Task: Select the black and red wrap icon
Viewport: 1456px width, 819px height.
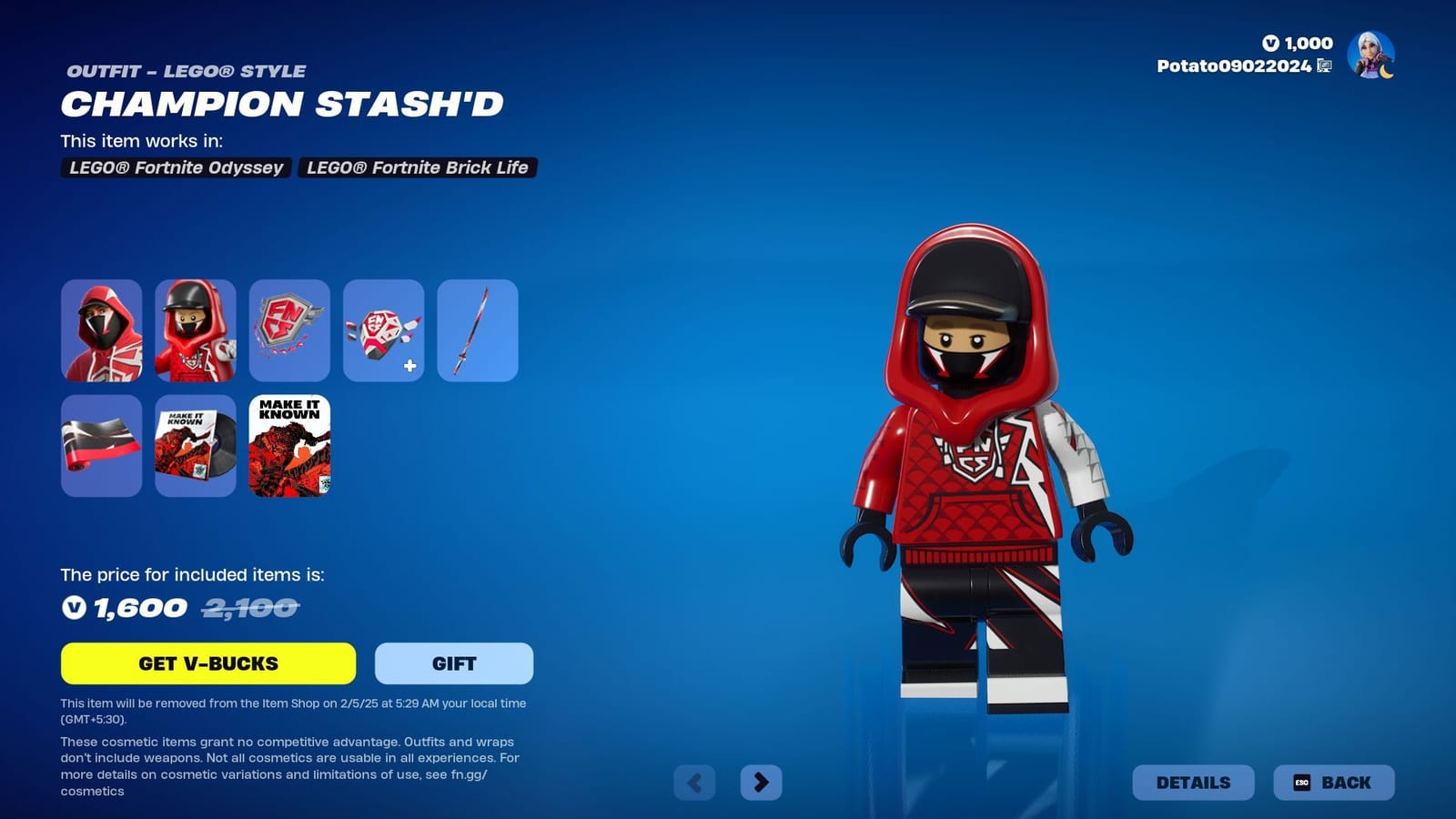Action: point(102,444)
